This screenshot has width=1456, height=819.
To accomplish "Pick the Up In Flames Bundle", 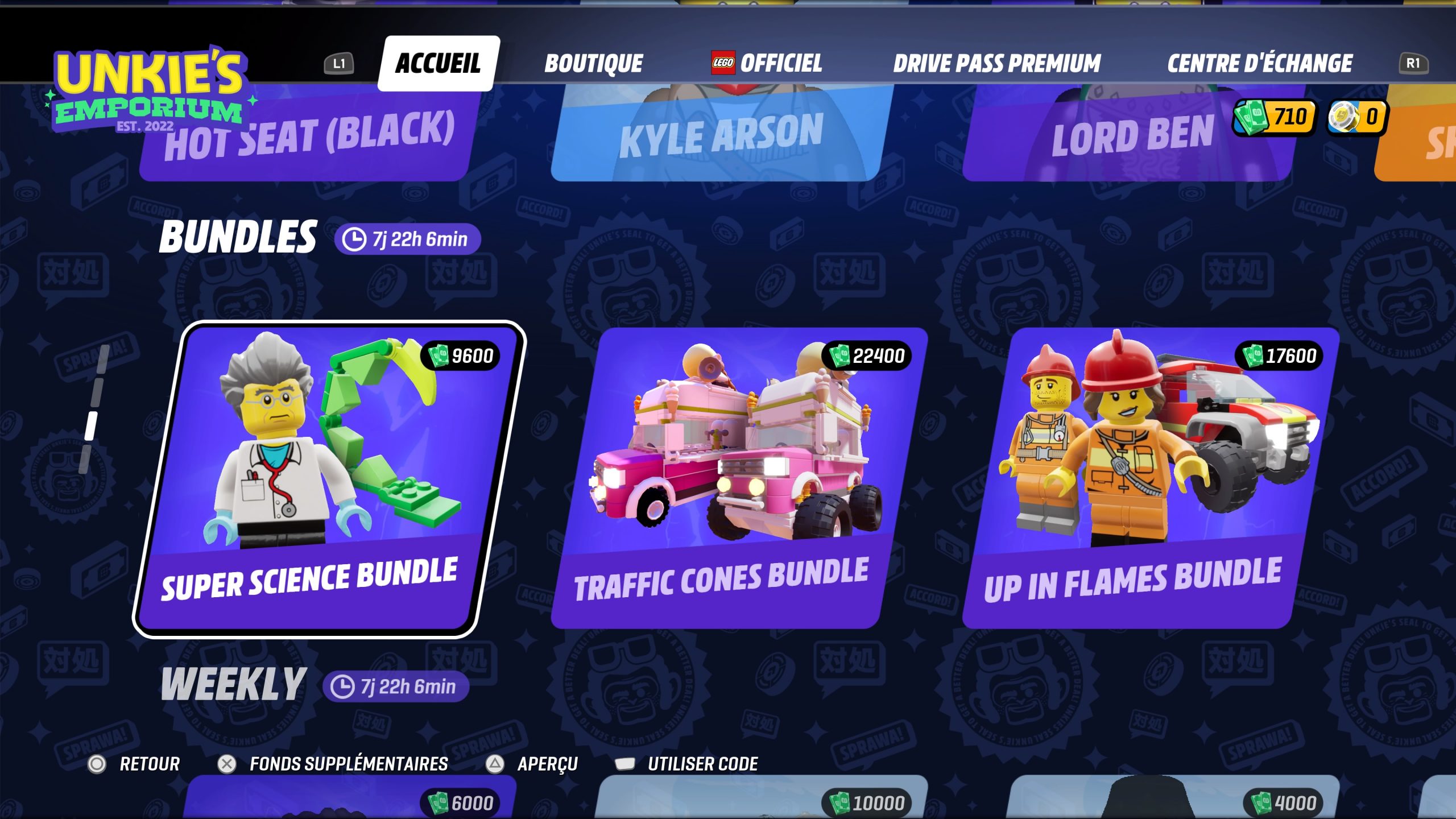I will click(1149, 479).
